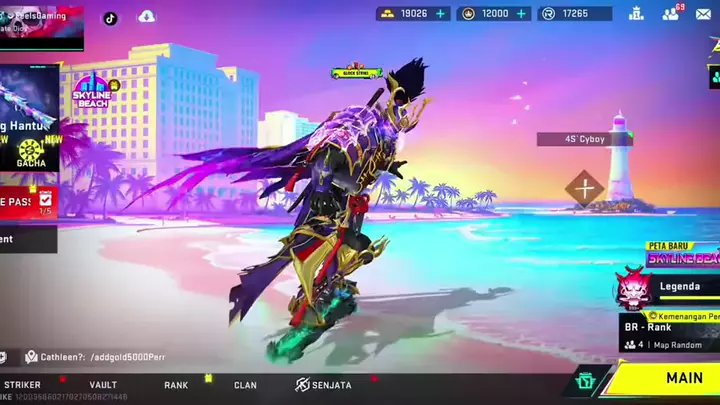Image resolution: width=720 pixels, height=405 pixels.
Task: Open the STRIKER menu tab
Action: [x=22, y=385]
